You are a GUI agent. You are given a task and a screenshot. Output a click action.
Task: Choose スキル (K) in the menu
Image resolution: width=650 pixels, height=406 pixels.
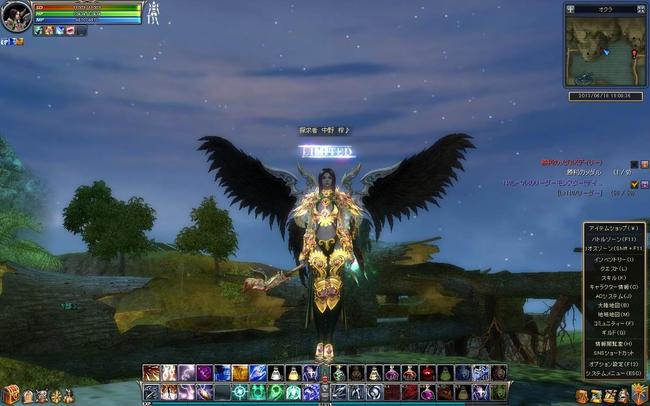coord(611,278)
